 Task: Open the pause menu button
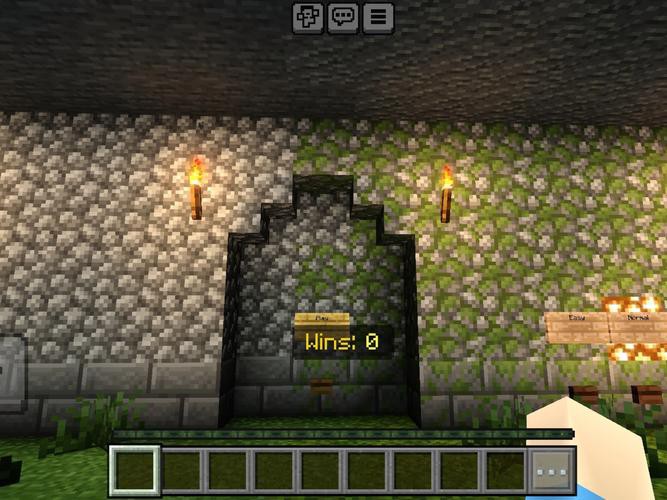coord(378,16)
